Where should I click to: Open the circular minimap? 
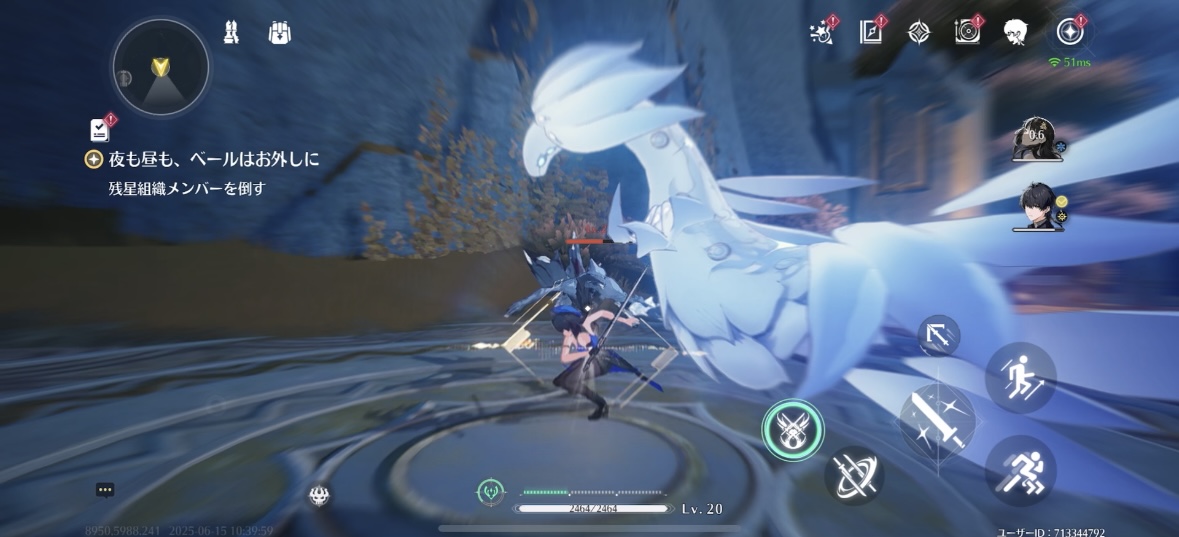160,67
